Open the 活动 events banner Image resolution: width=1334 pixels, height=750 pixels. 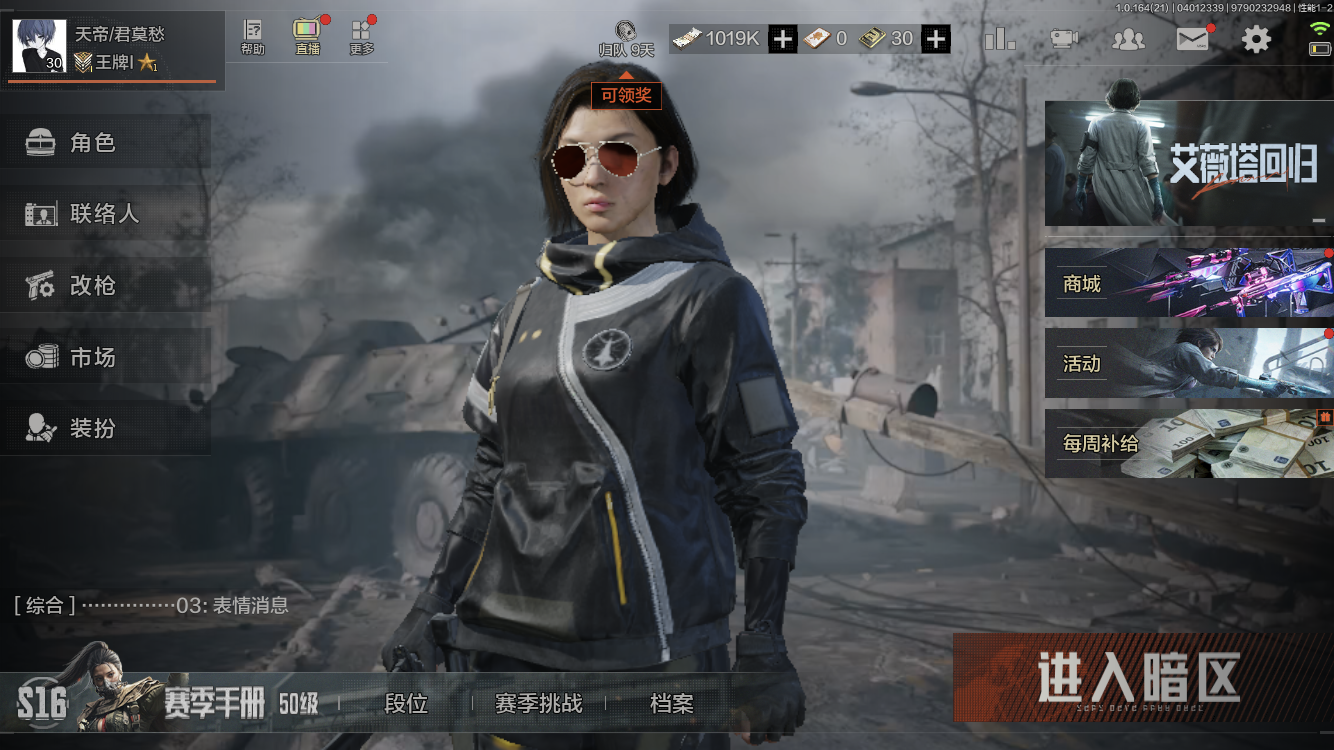point(1188,363)
